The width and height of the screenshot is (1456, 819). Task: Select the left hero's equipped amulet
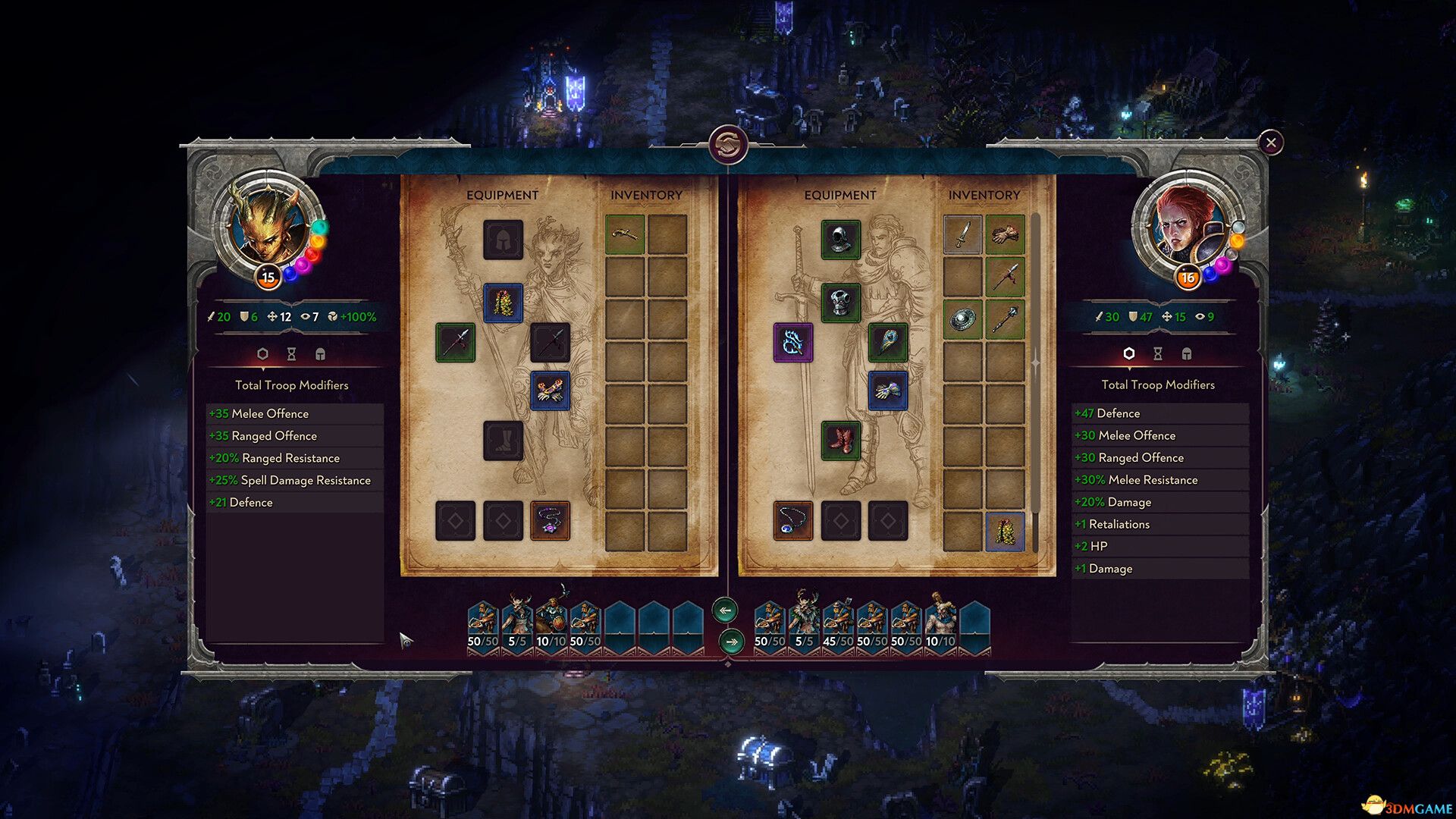click(551, 522)
